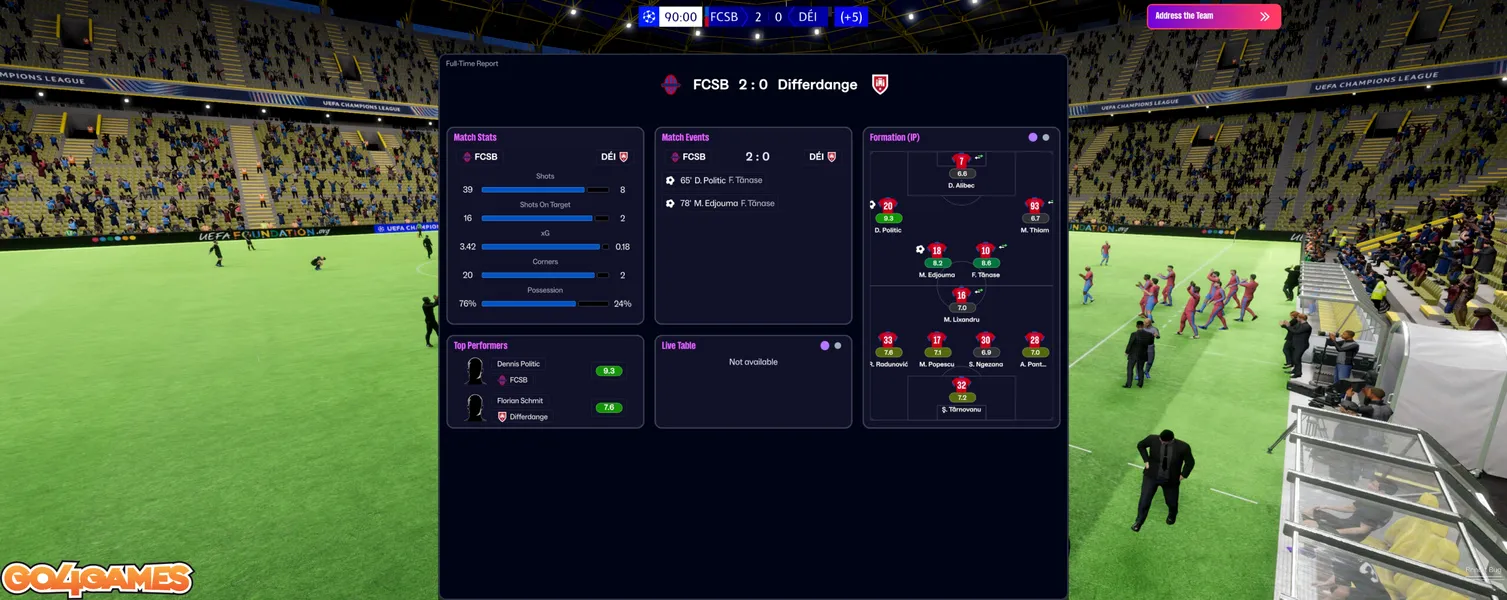
Task: Pick F. Tănase's number 10 shirt
Action: pos(985,251)
